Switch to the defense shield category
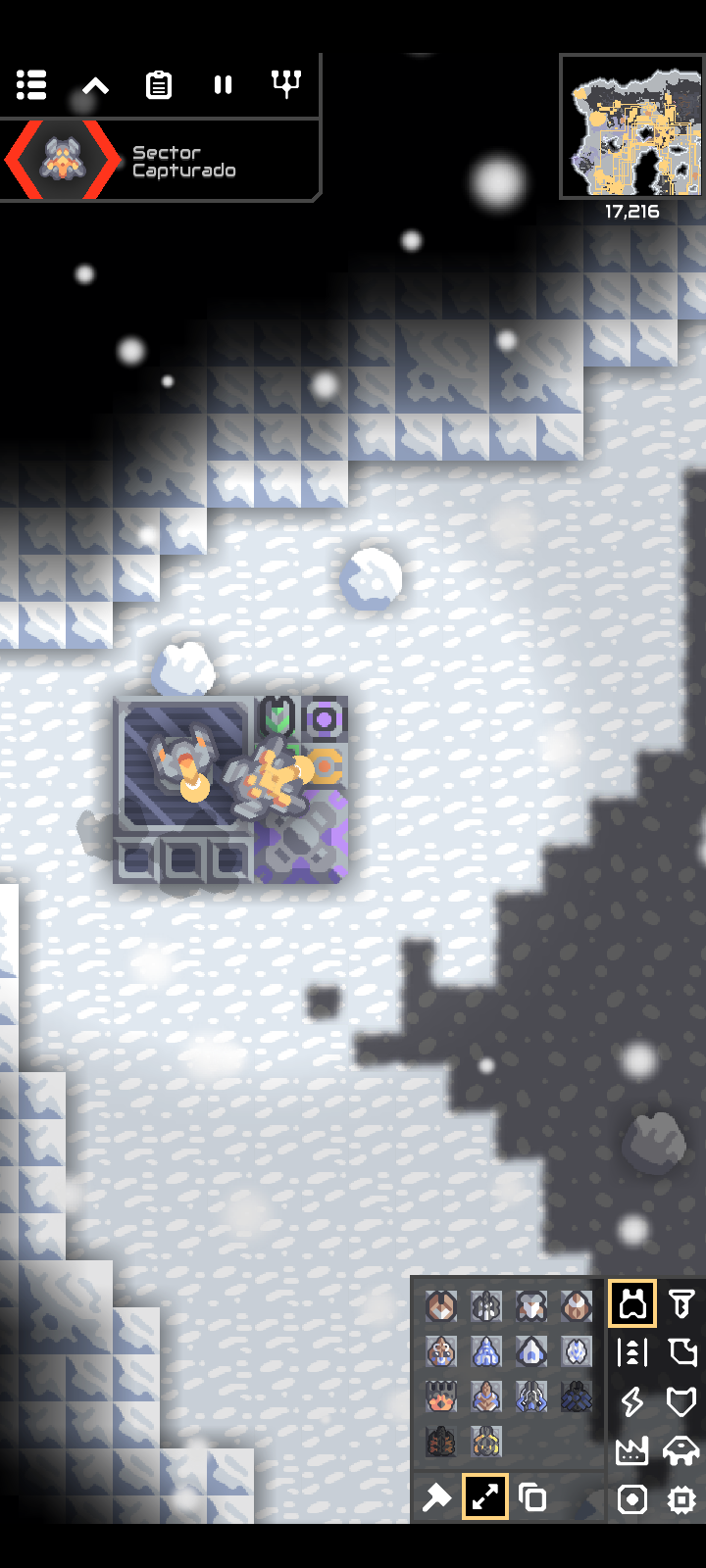 (681, 1401)
